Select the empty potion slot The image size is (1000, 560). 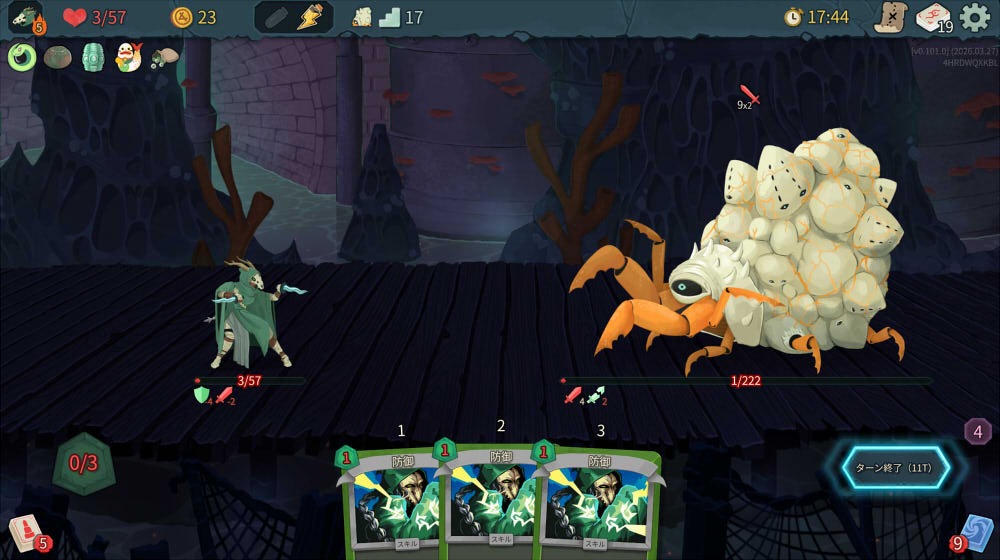coord(275,17)
